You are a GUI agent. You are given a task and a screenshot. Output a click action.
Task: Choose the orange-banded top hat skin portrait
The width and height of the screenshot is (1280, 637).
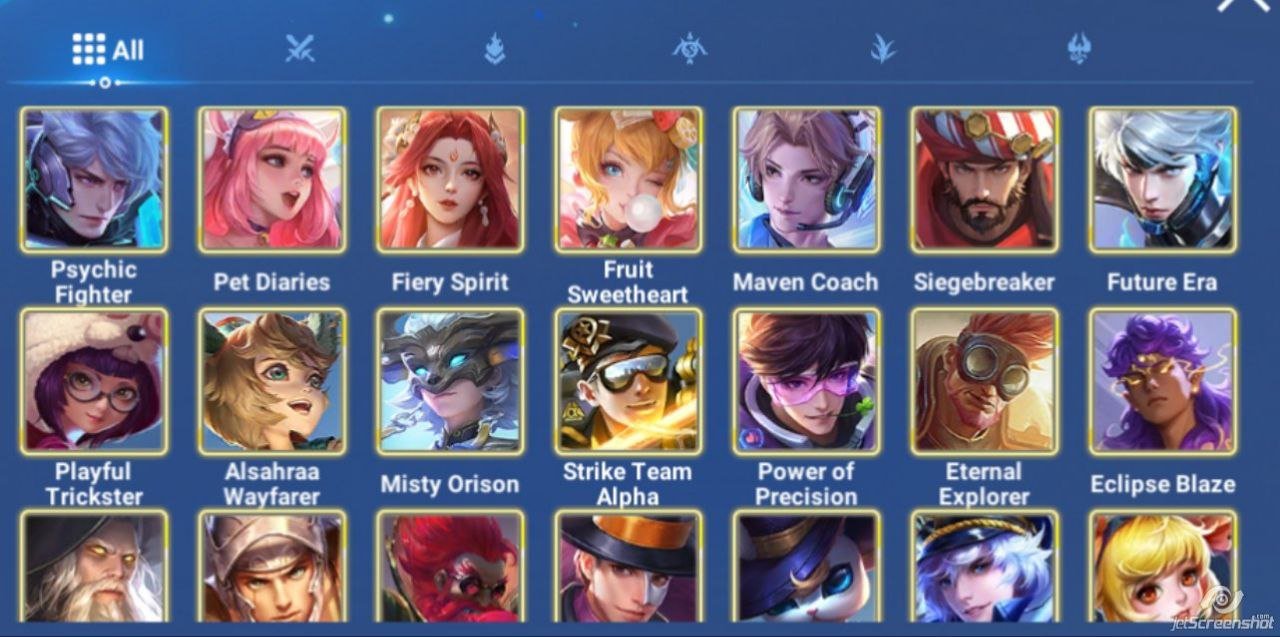coord(628,568)
